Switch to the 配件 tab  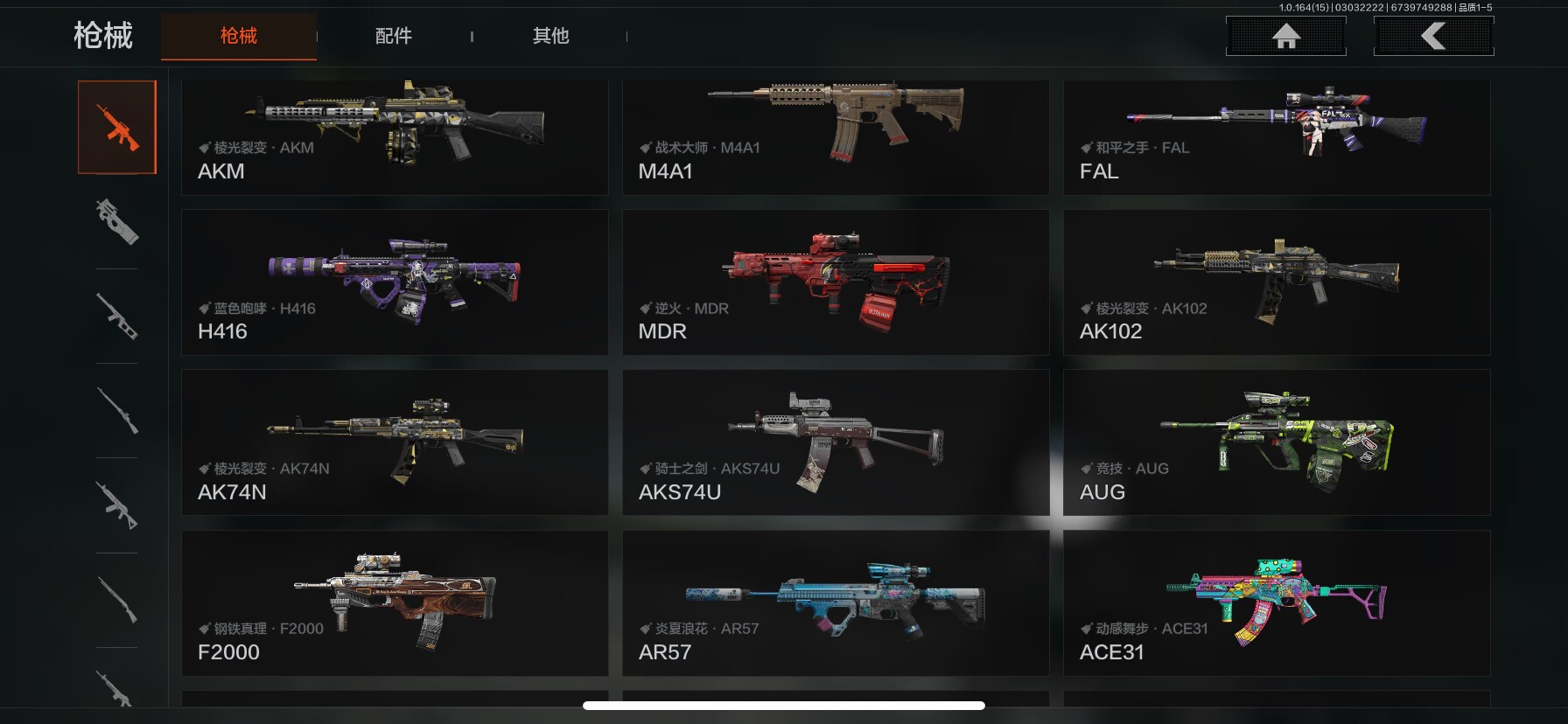[393, 36]
